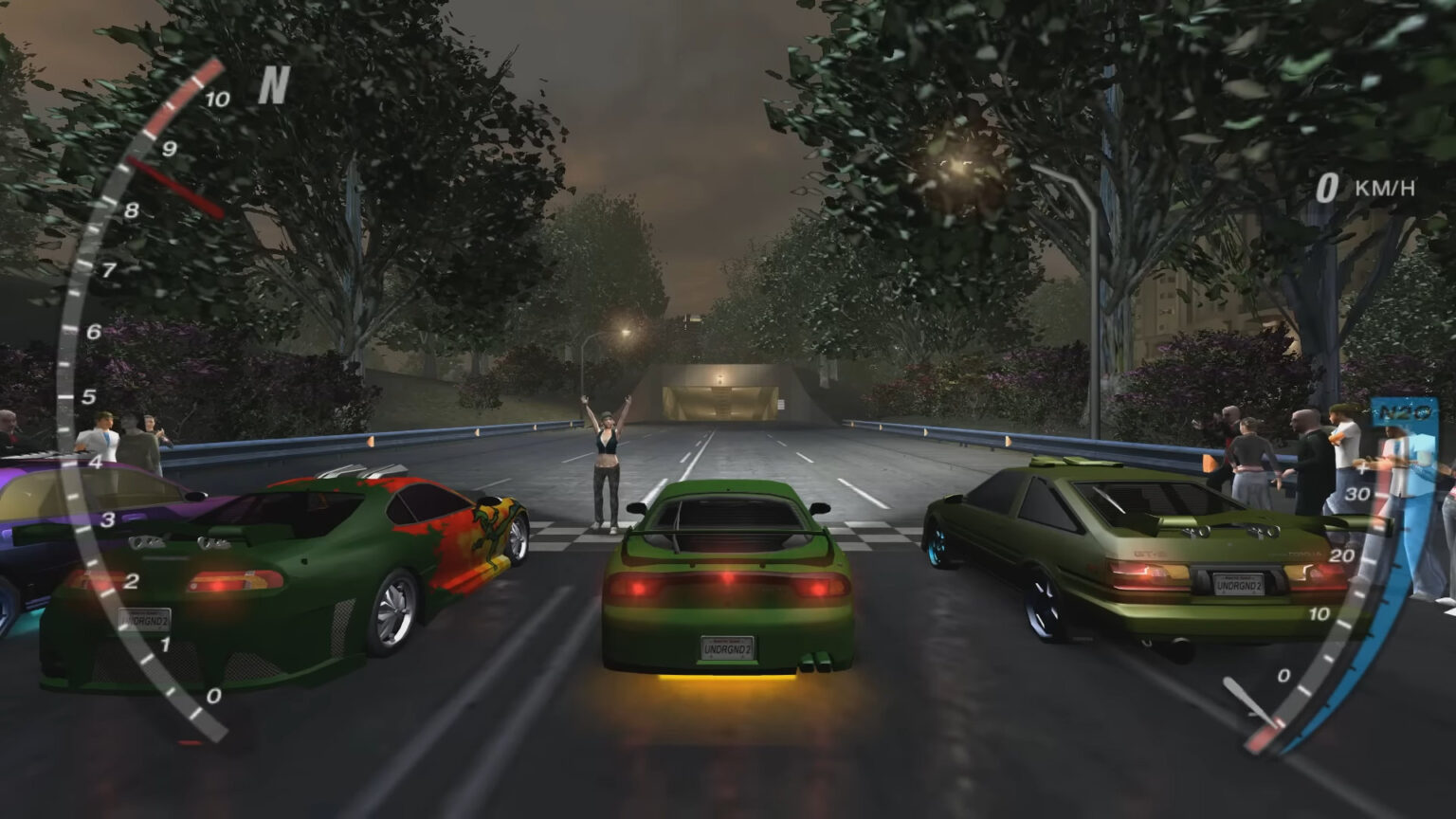1456x819 pixels.
Task: Click the N compass heading indicator
Action: pyautogui.click(x=273, y=86)
